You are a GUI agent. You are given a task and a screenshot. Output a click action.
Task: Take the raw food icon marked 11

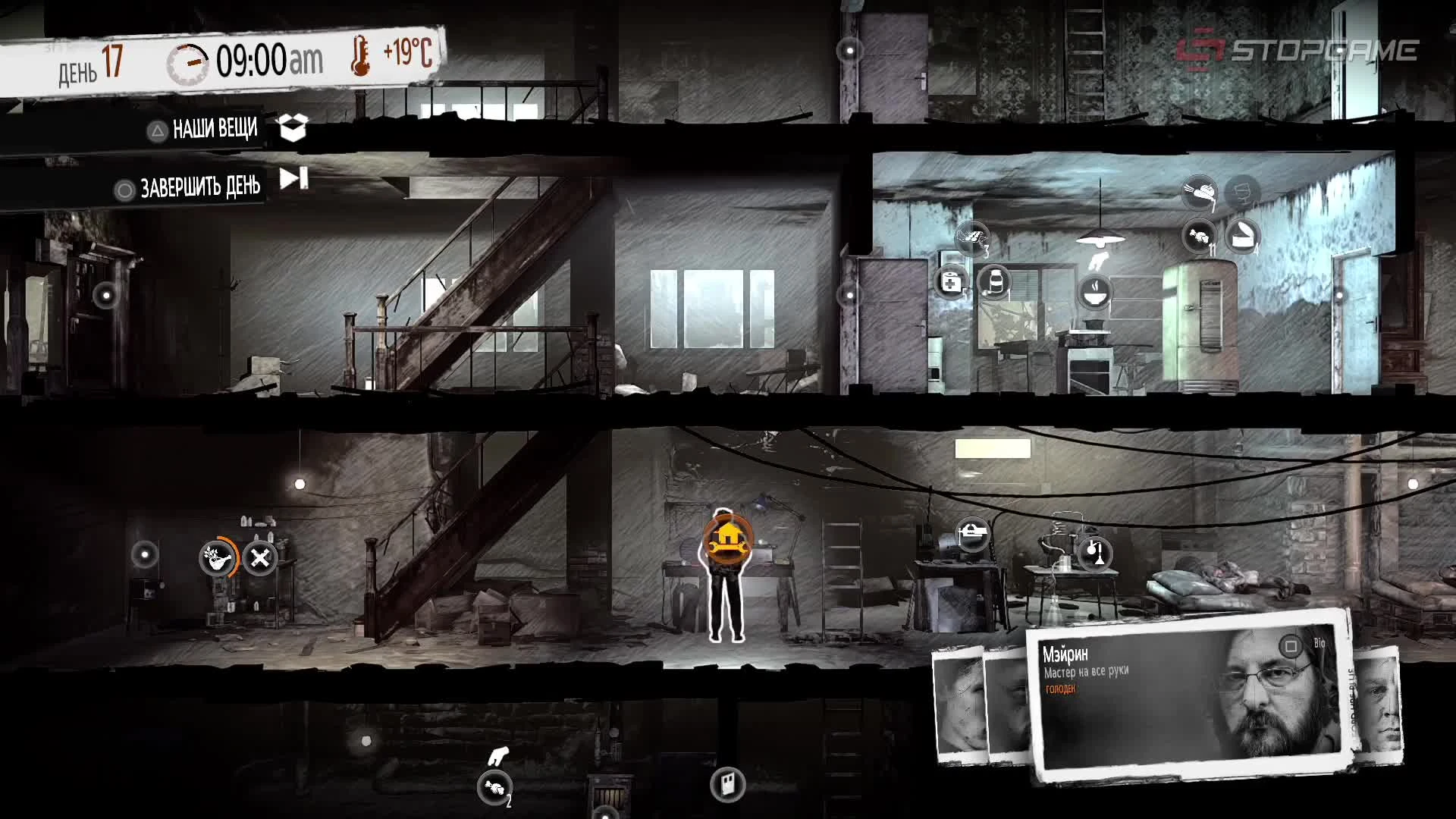tap(1199, 237)
